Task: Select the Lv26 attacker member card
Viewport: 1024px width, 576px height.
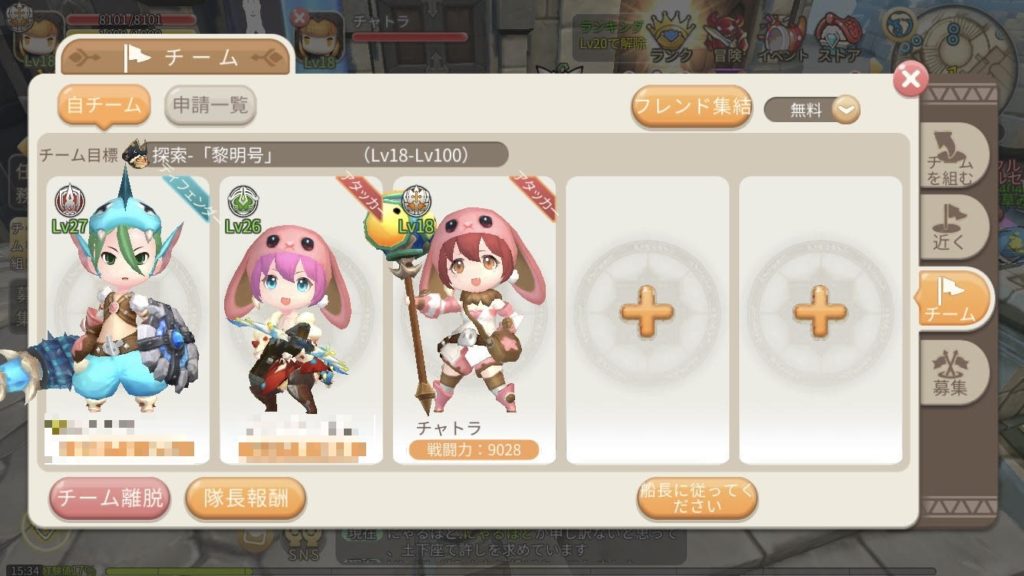Action: click(x=301, y=320)
